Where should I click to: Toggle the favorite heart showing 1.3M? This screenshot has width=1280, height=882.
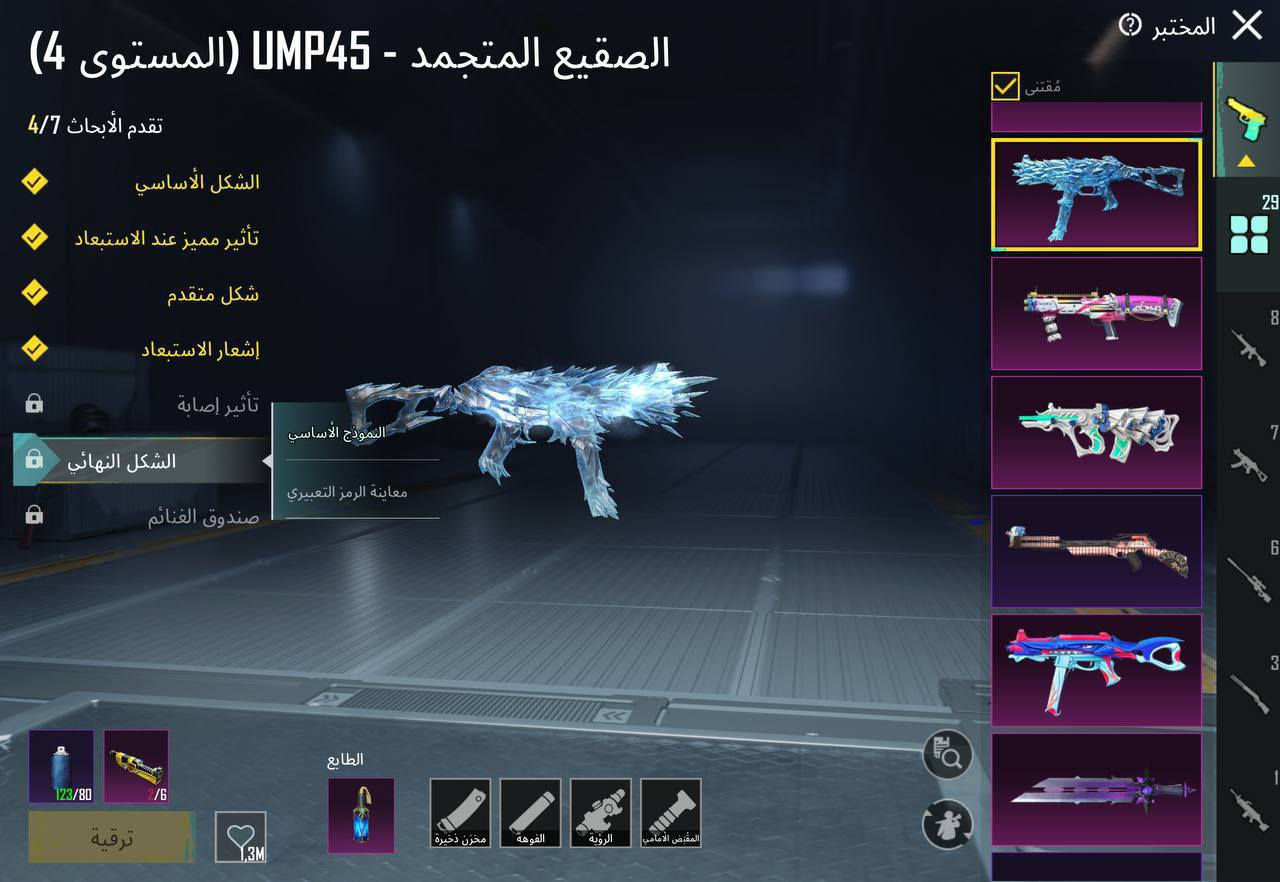(238, 837)
